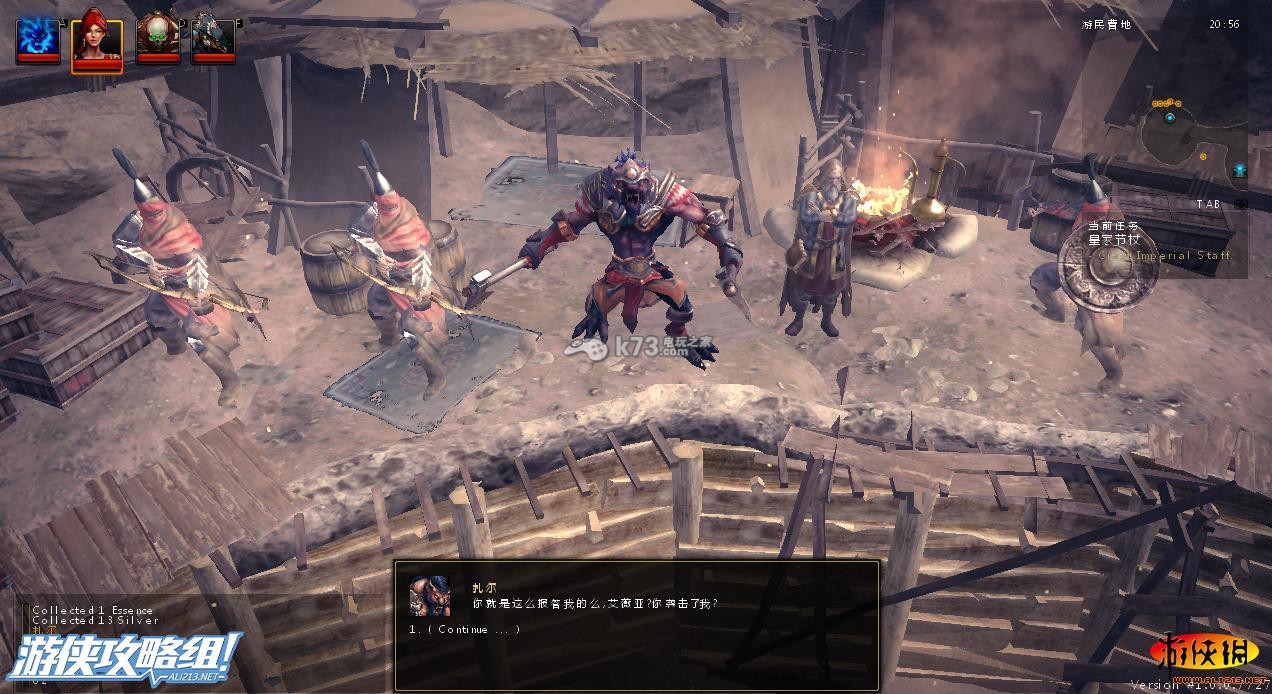Select the grey-feathered character party portrait
The image size is (1272, 694).
pyautogui.click(x=213, y=38)
